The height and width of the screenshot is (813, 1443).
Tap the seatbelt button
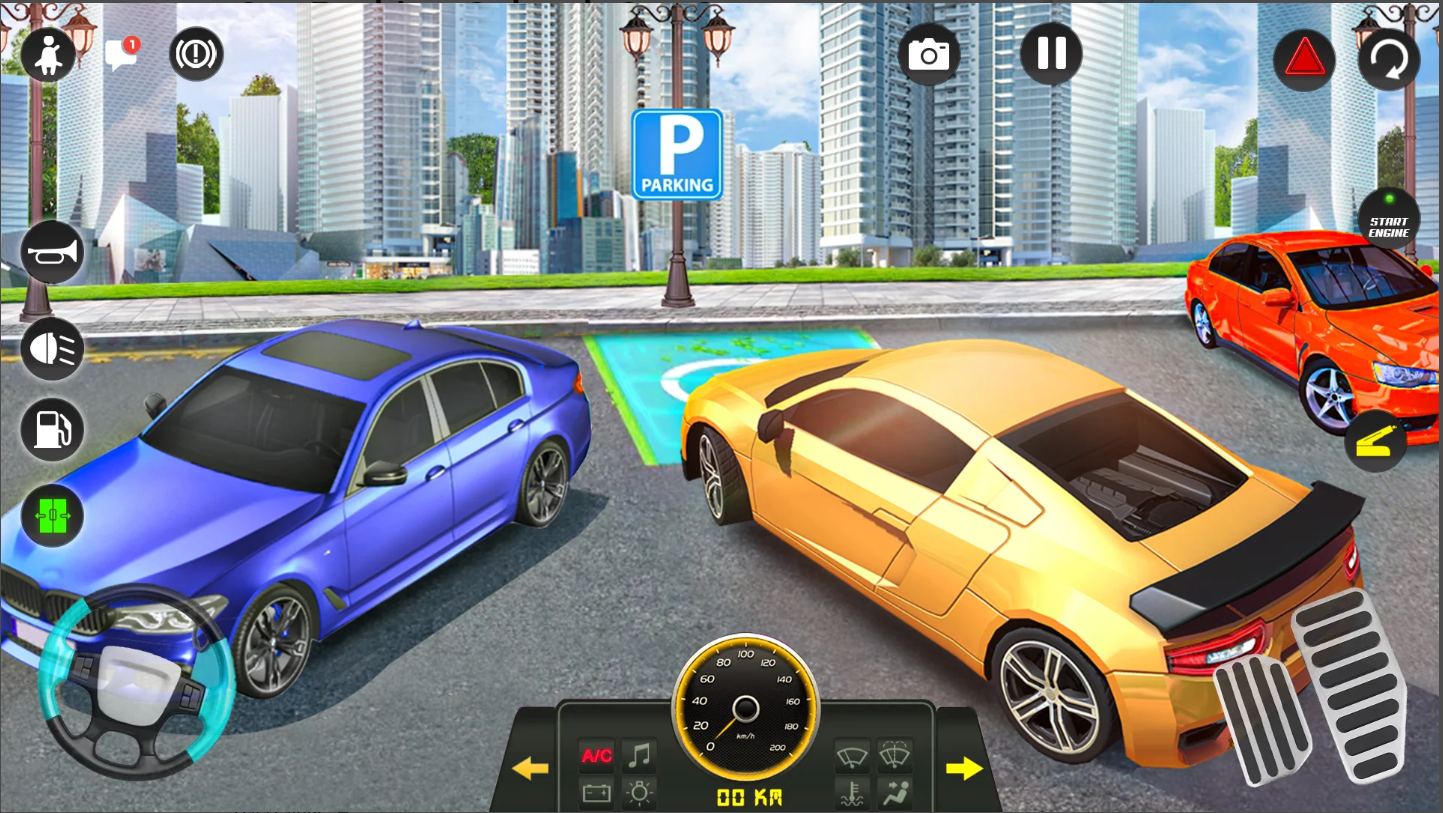pos(48,56)
